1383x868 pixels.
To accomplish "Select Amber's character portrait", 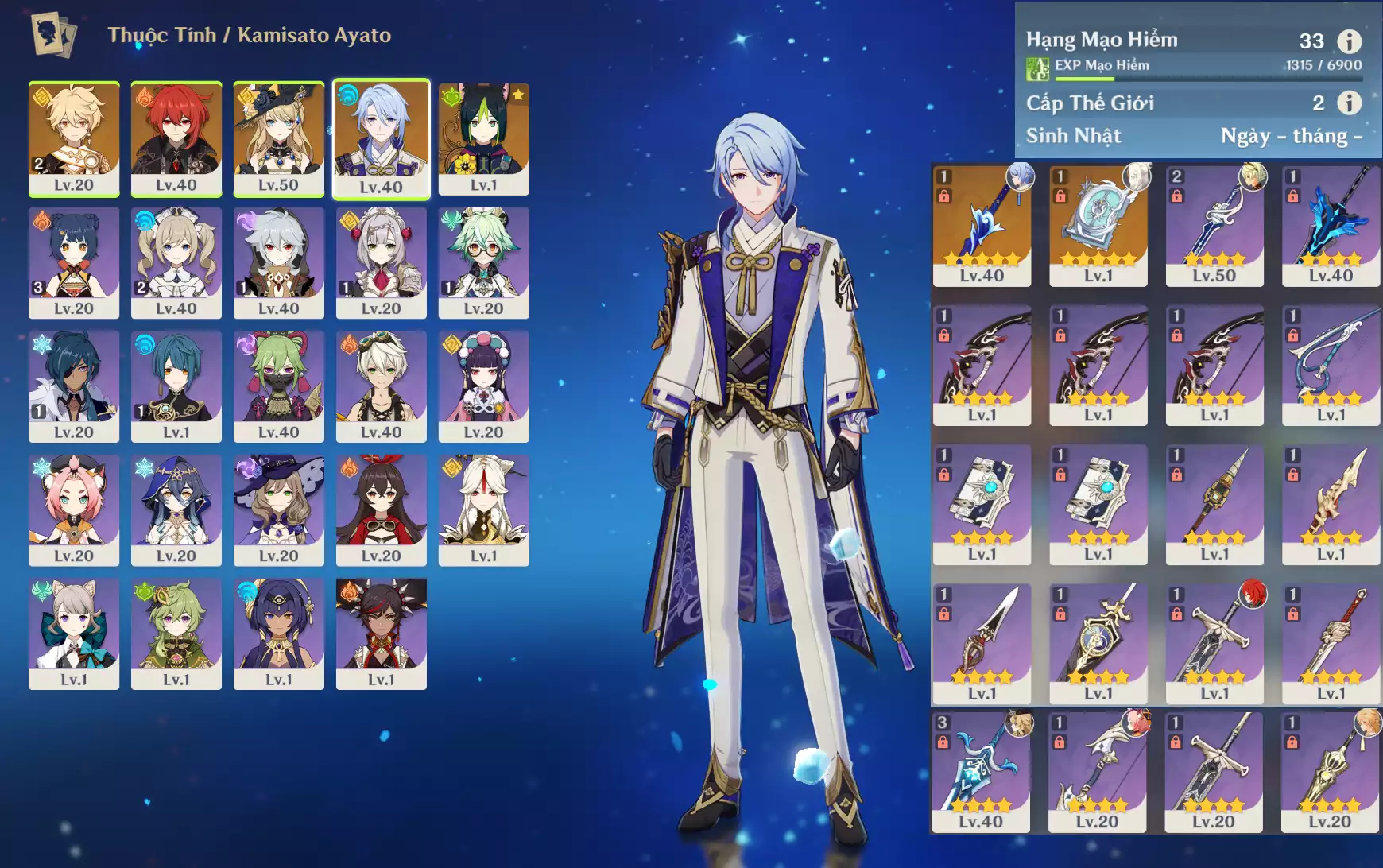I will tap(381, 510).
